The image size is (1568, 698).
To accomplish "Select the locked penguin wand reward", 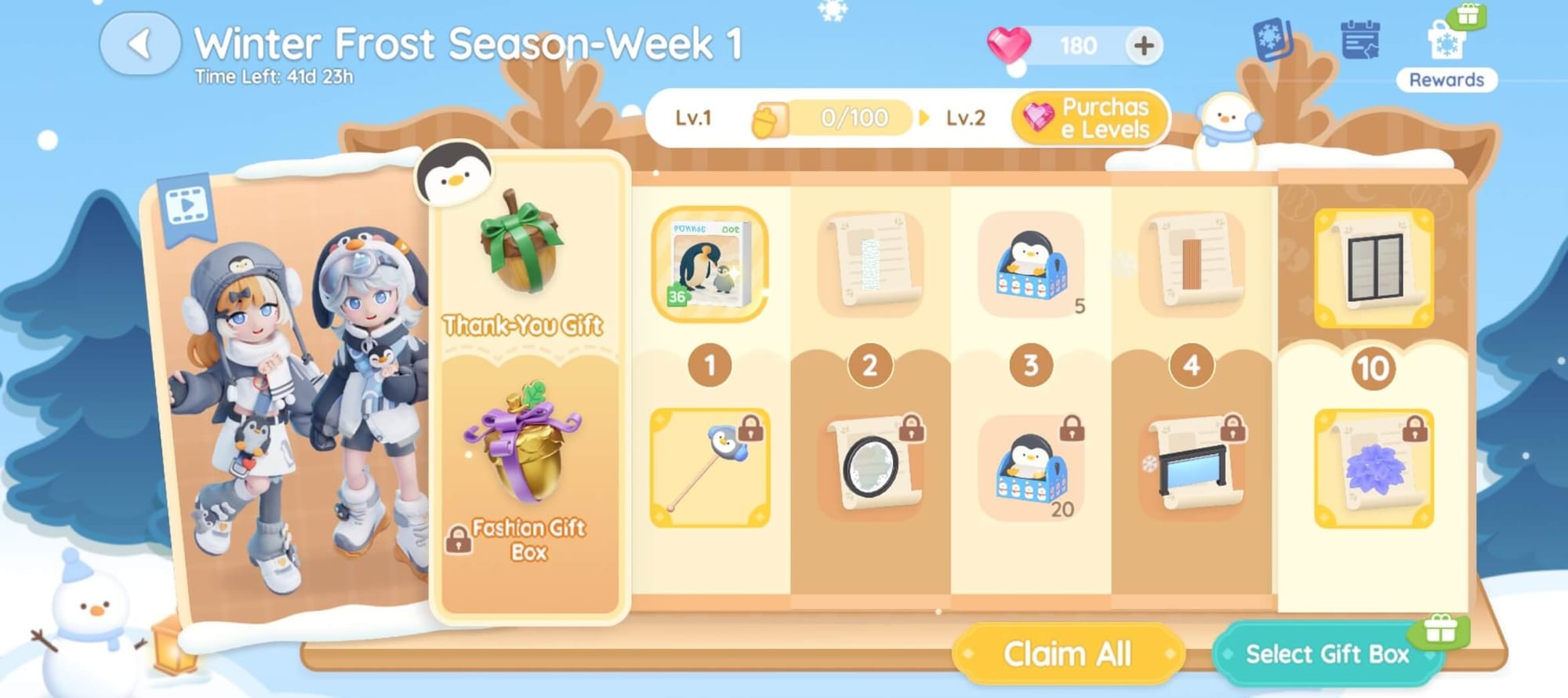I will 710,468.
